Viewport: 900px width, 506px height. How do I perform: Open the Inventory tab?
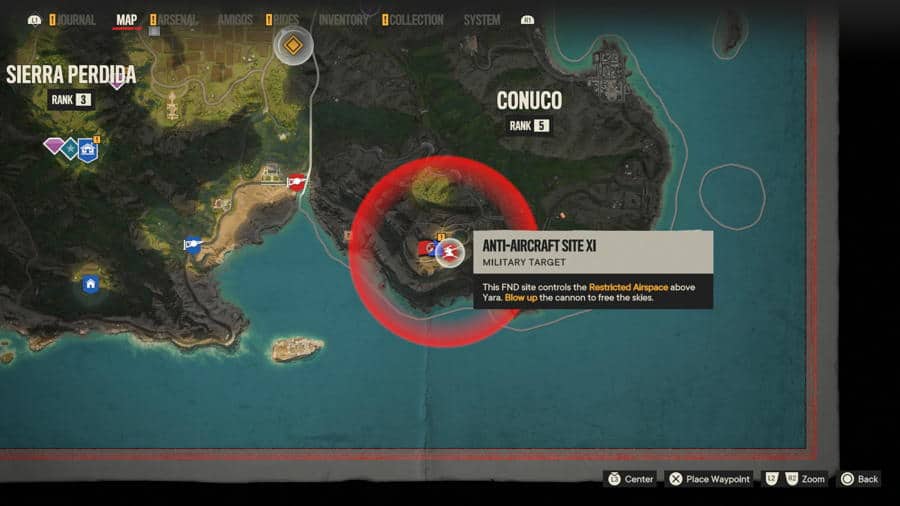pyautogui.click(x=343, y=20)
